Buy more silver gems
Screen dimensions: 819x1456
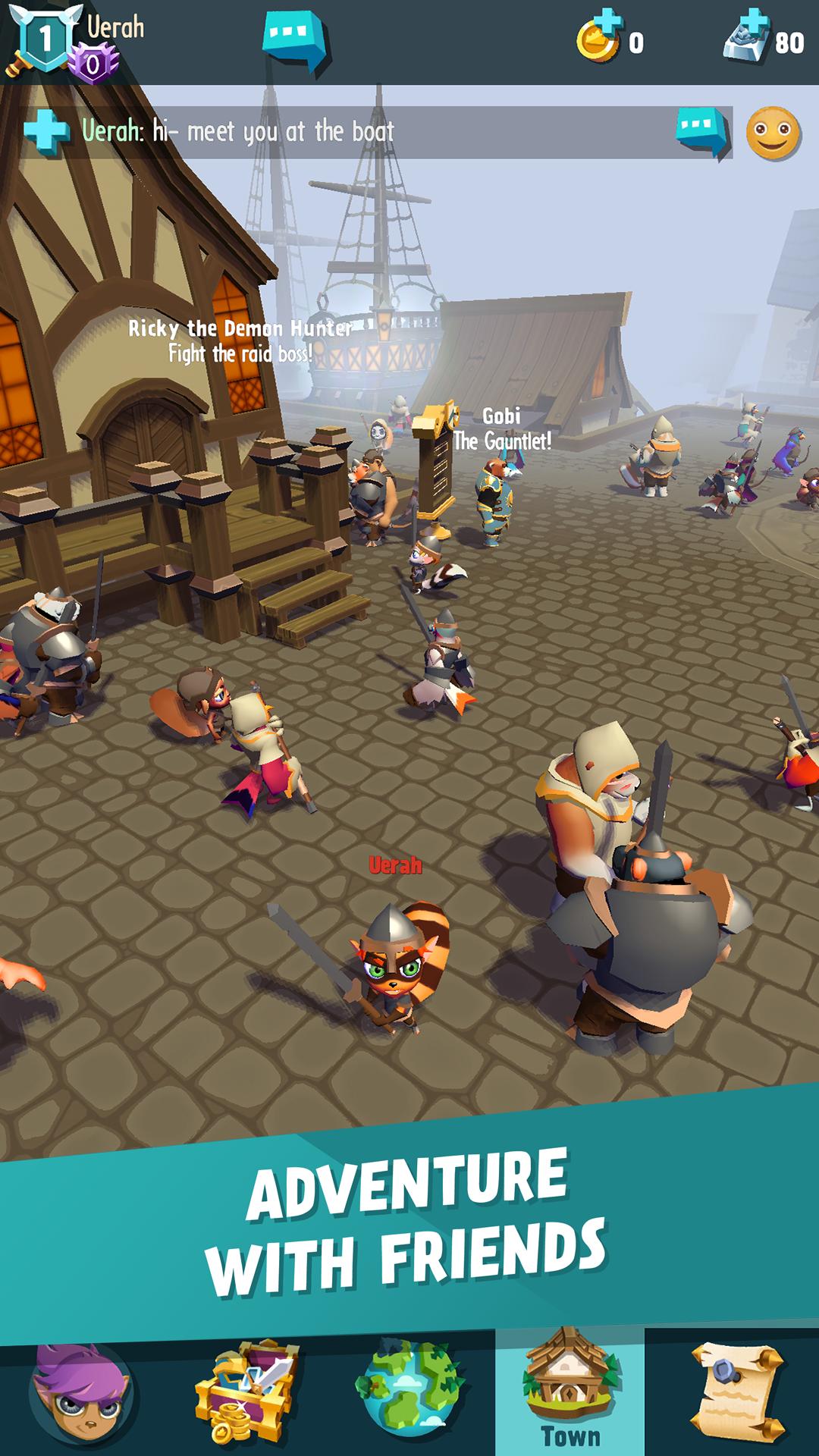pos(748,38)
